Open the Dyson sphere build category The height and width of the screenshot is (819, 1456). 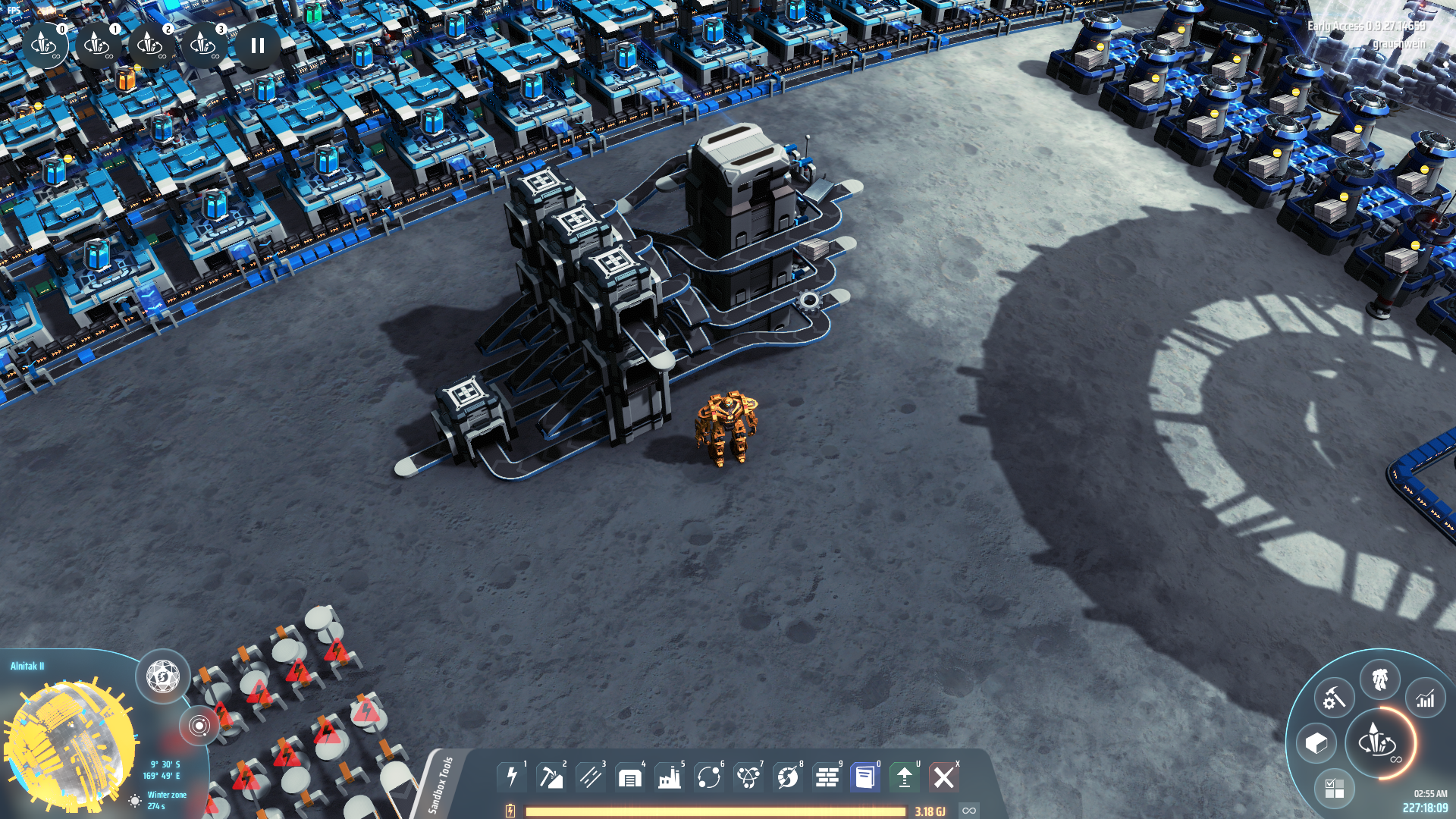coord(788,777)
